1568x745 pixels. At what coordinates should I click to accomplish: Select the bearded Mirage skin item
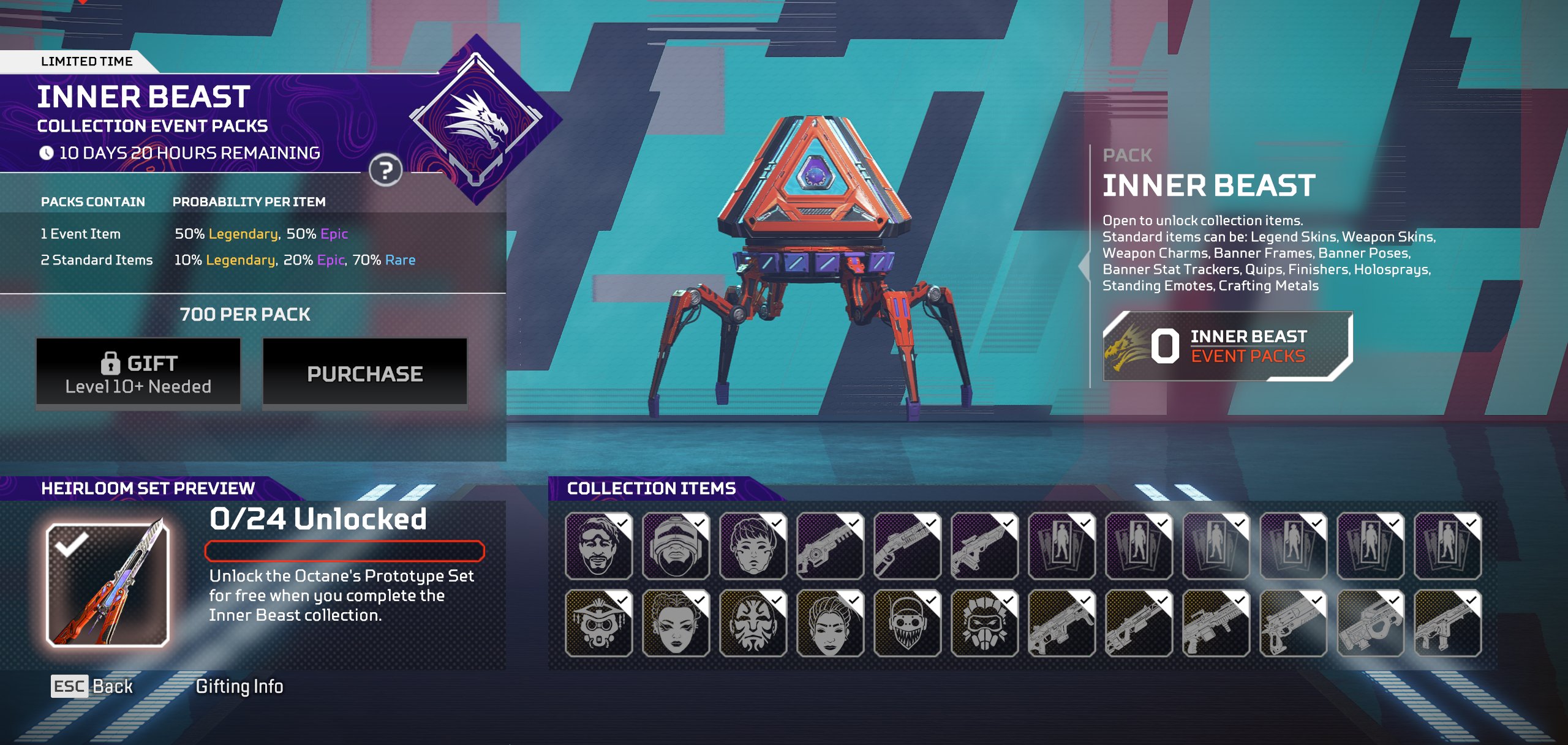tap(598, 546)
